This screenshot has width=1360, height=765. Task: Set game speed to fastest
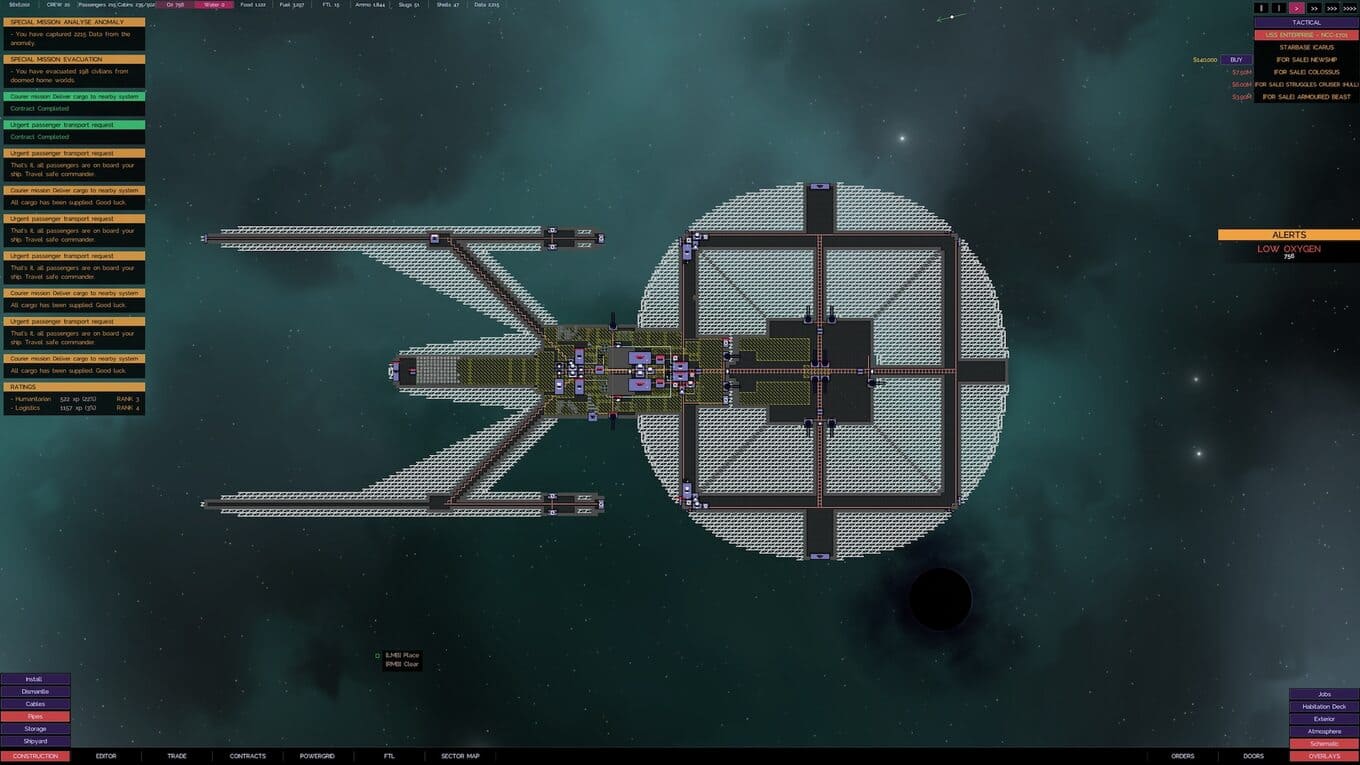(1348, 8)
